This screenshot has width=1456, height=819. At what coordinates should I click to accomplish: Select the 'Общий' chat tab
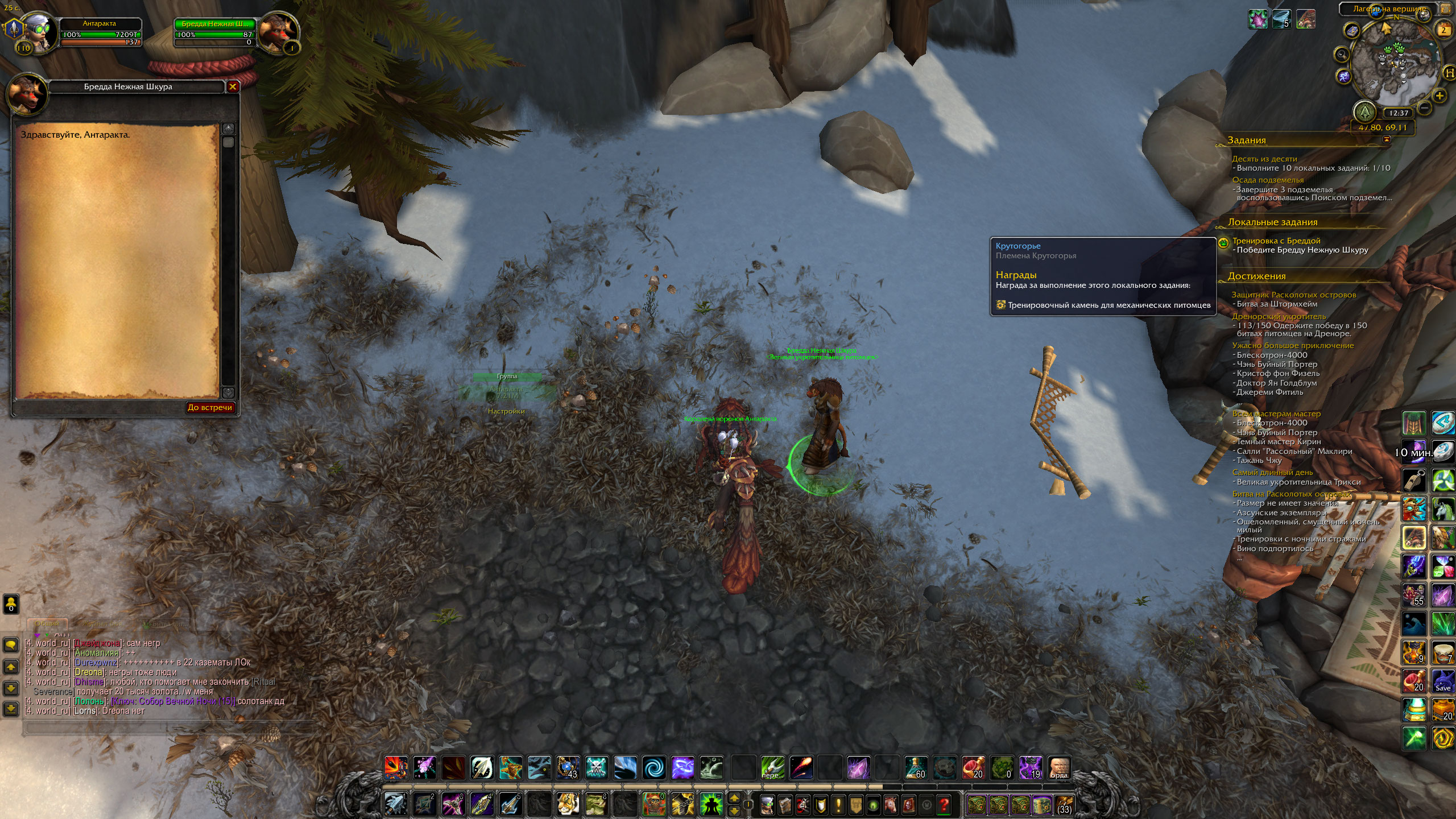[x=47, y=624]
